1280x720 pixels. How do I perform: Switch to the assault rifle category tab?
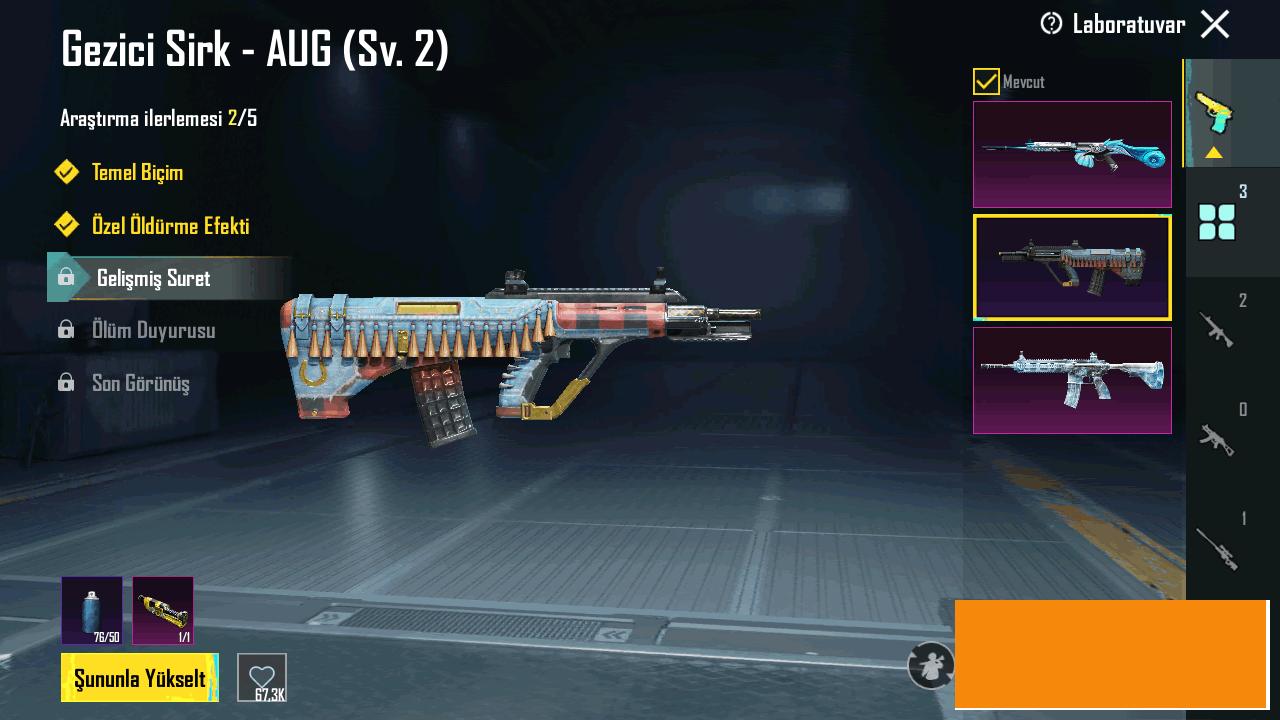point(1217,329)
